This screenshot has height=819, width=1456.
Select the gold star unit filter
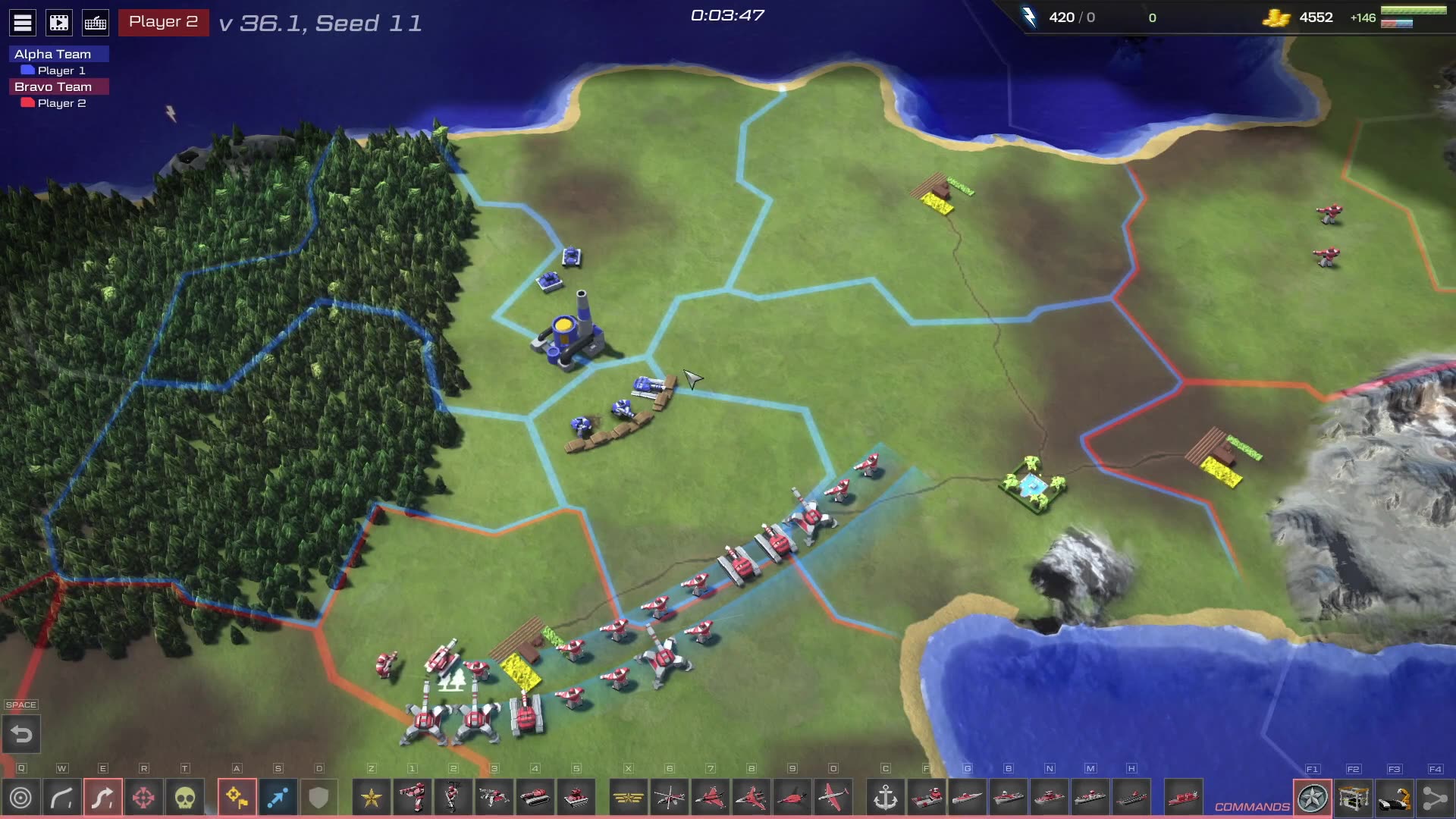click(372, 798)
